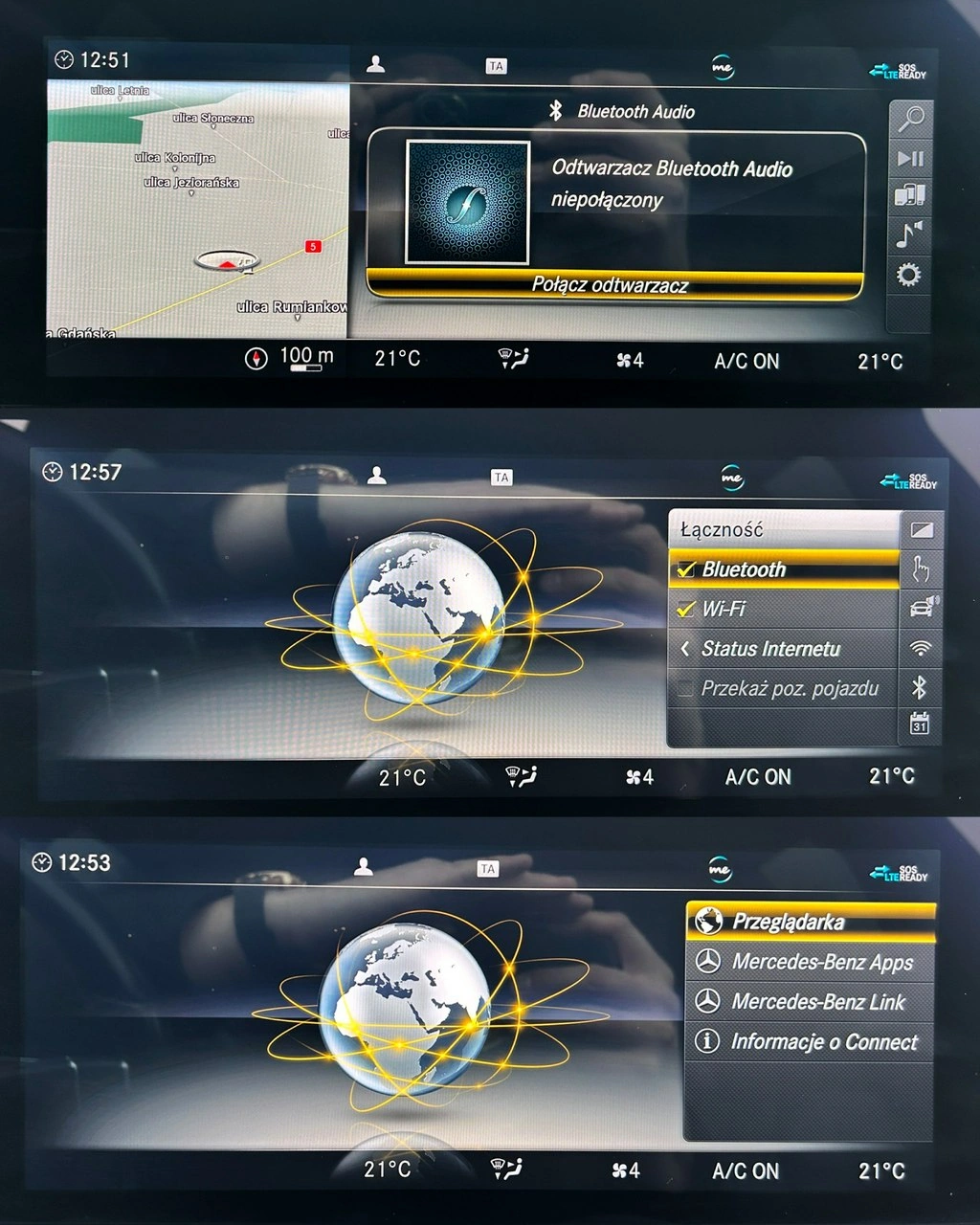Select the calendar icon showing 31
This screenshot has width=980, height=1225.
[920, 724]
